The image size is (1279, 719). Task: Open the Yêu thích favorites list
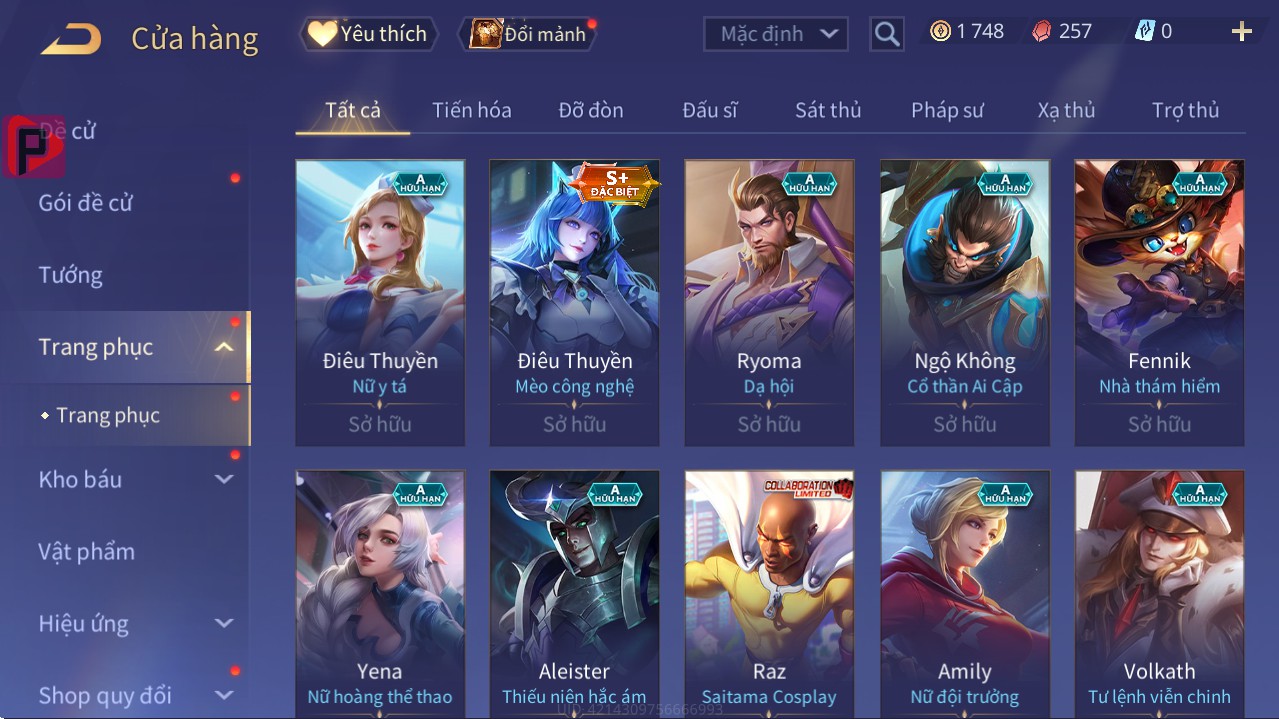point(368,34)
